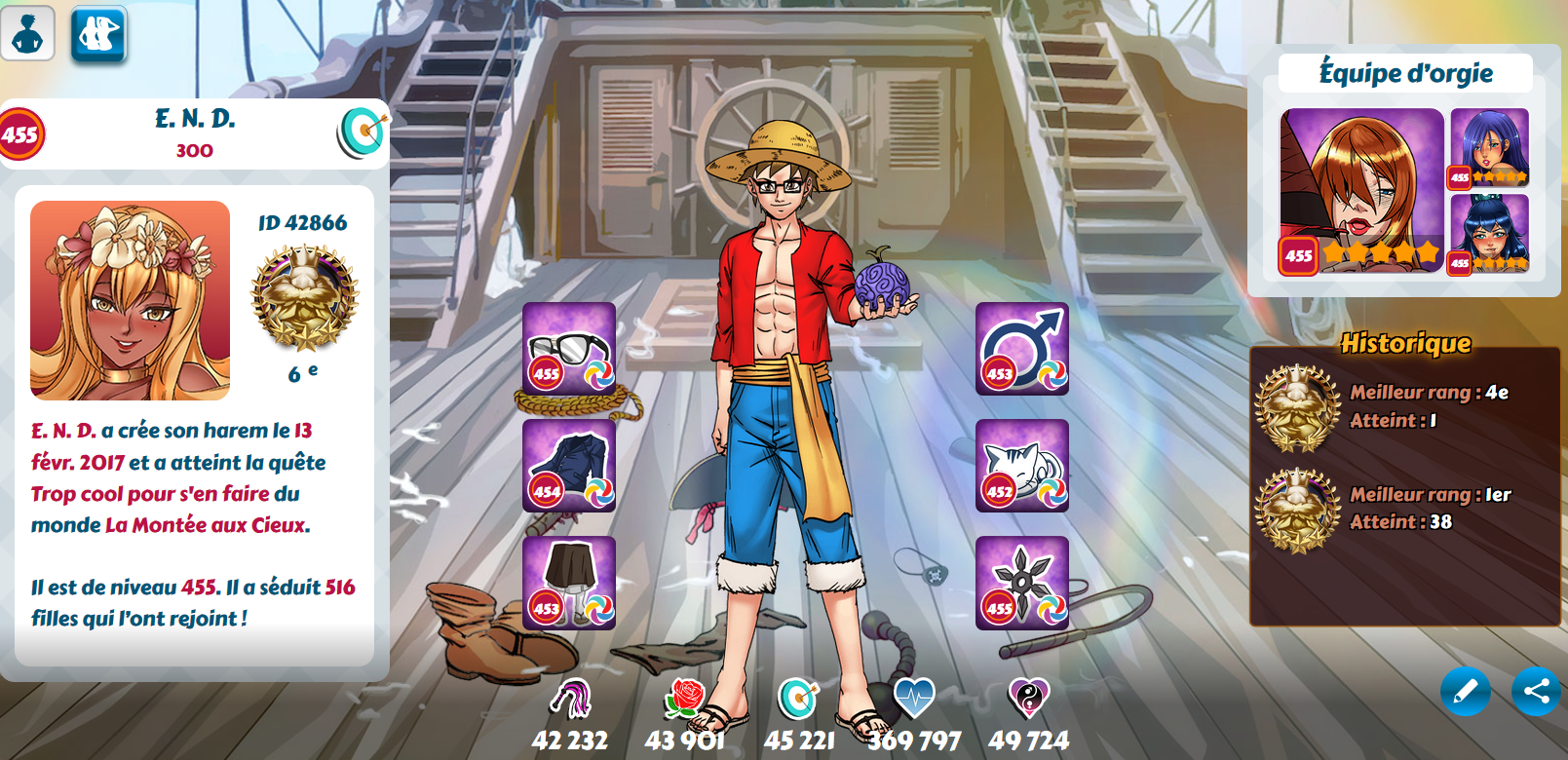Click the blue pencil edit button
Viewport: 1568px width, 760px height.
pos(1465,692)
